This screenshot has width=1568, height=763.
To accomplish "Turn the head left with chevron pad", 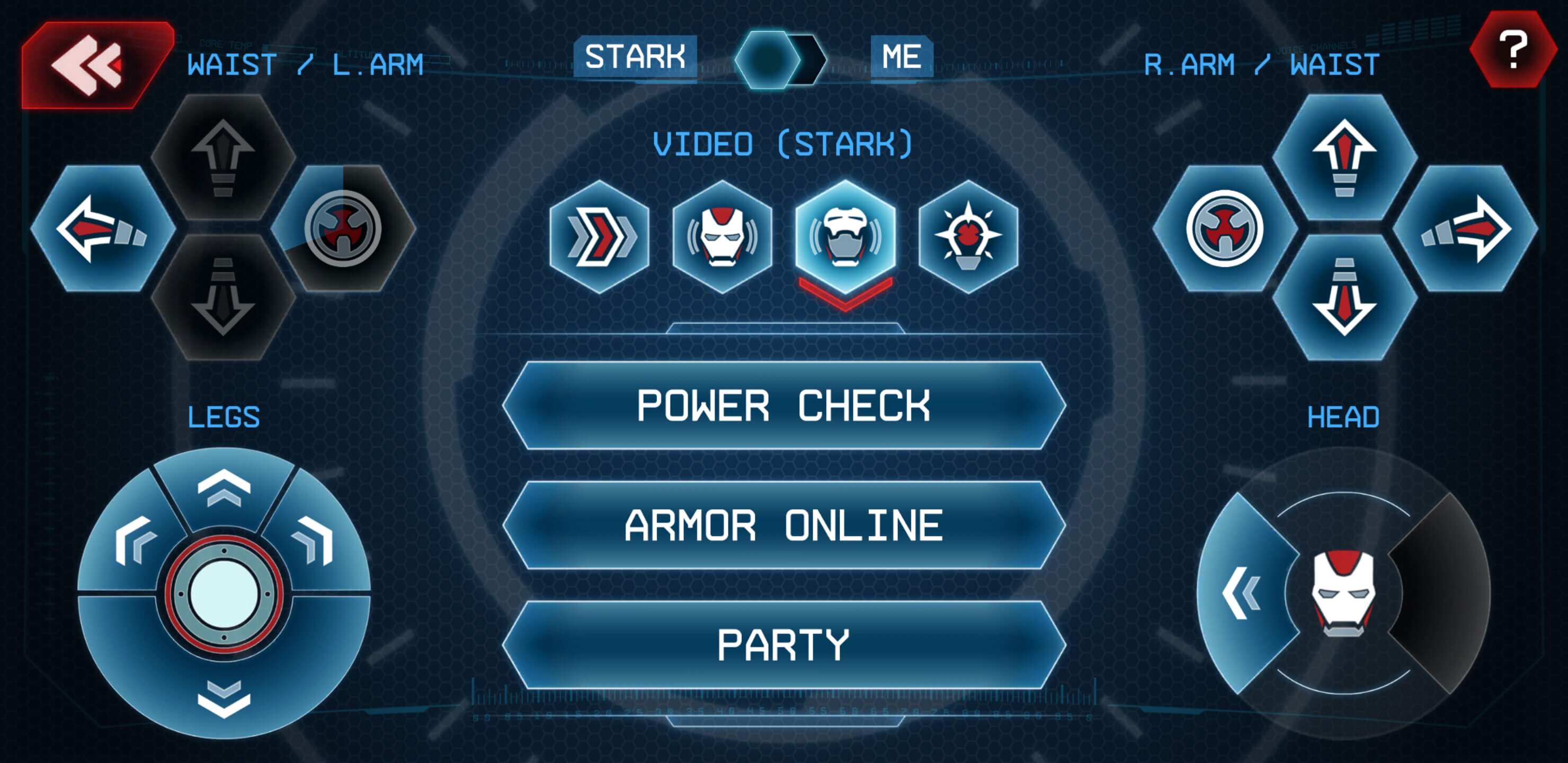I will click(1242, 592).
